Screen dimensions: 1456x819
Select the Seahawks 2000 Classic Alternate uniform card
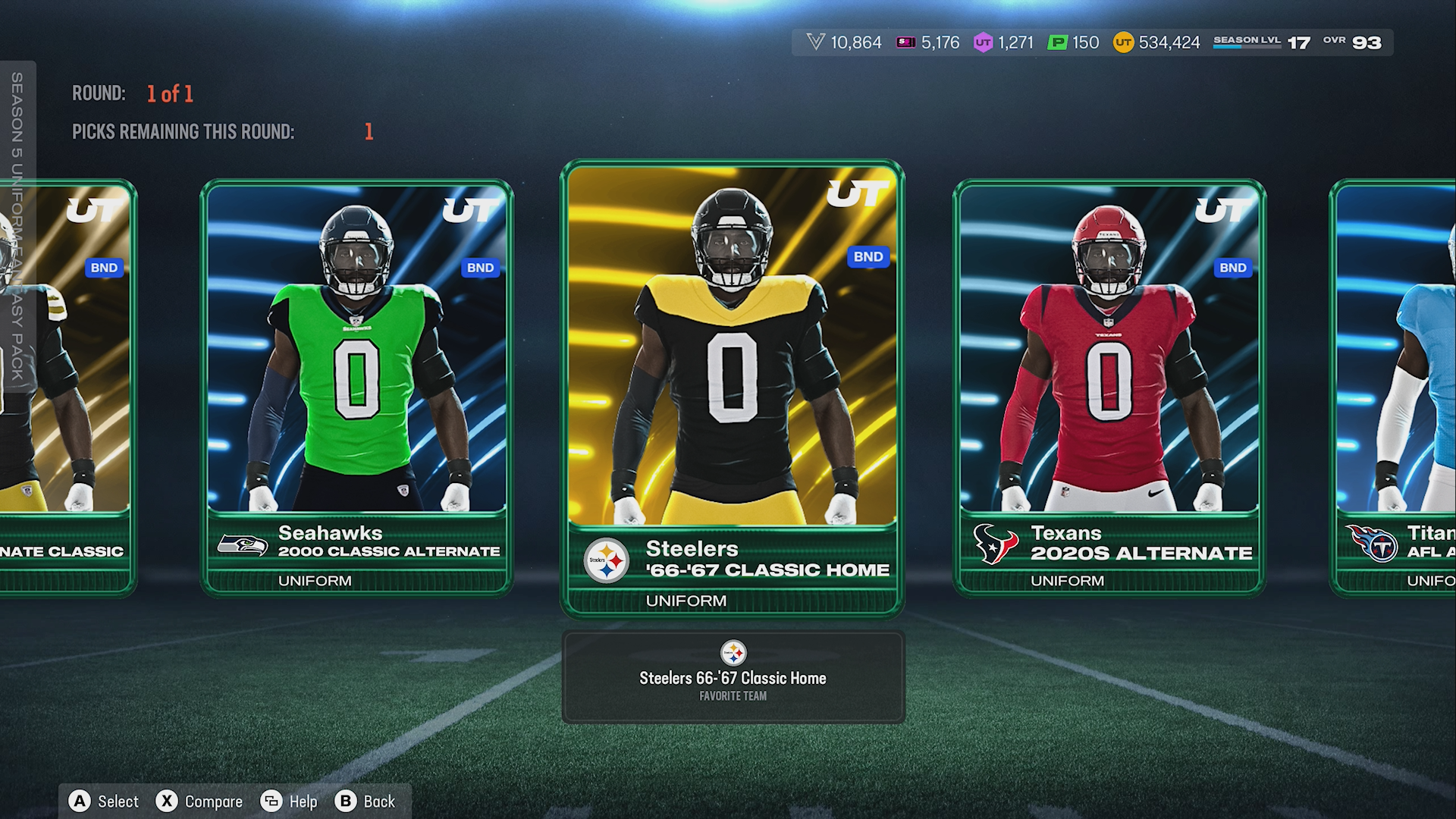click(356, 387)
